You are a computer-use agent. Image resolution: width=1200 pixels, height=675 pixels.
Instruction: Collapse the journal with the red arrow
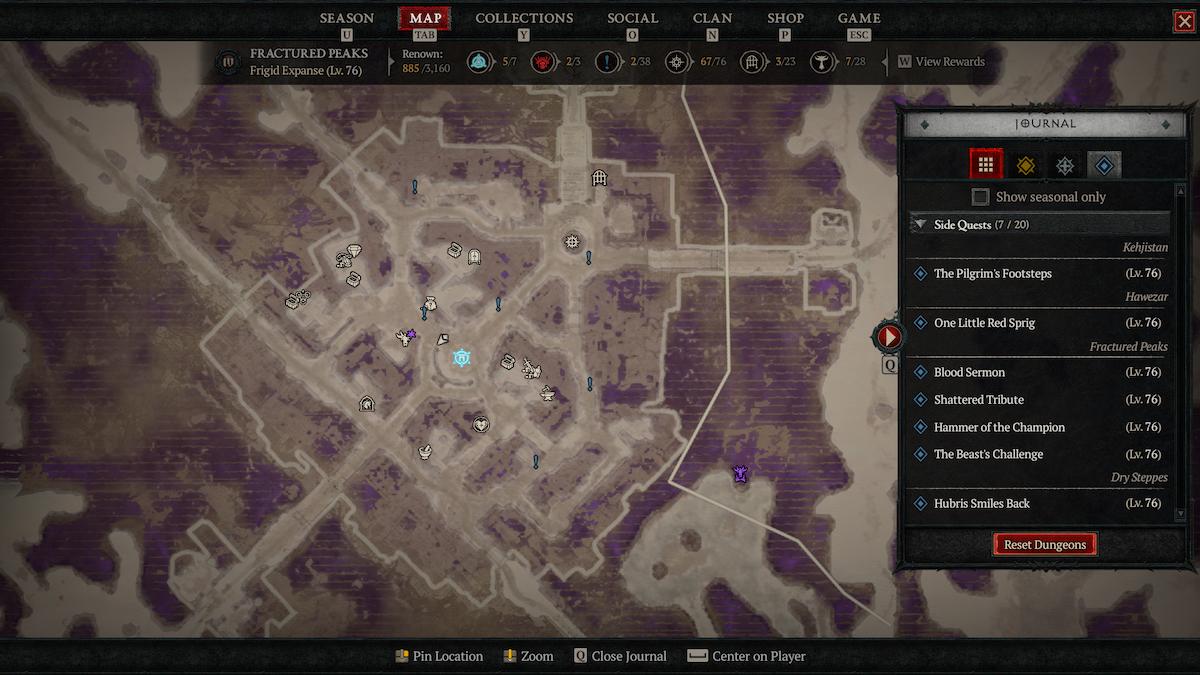pos(888,337)
